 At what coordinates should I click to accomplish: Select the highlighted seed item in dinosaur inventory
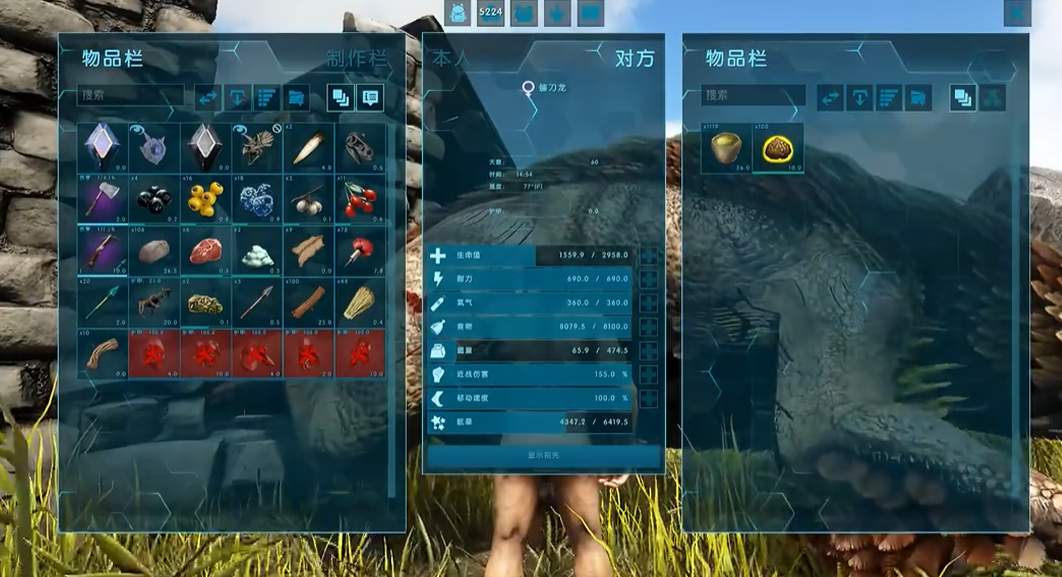pos(777,149)
